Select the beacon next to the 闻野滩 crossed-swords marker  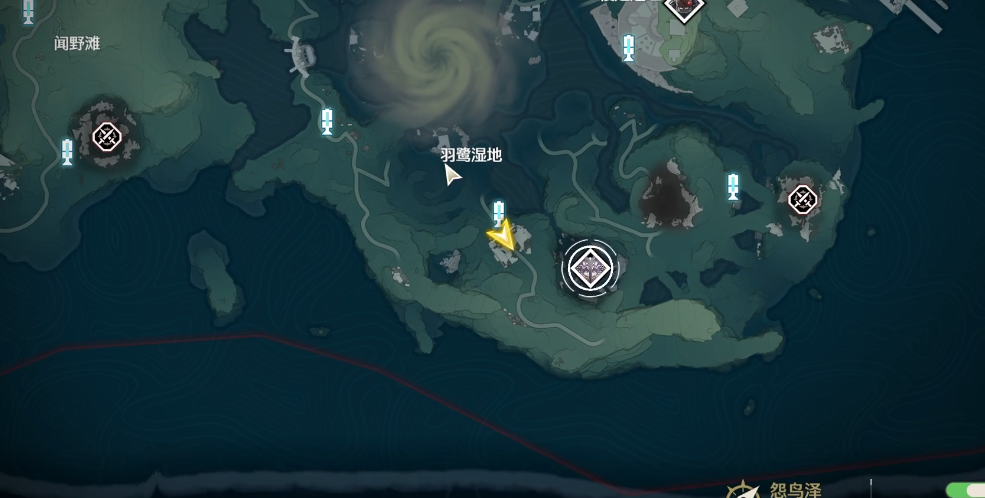[67, 152]
